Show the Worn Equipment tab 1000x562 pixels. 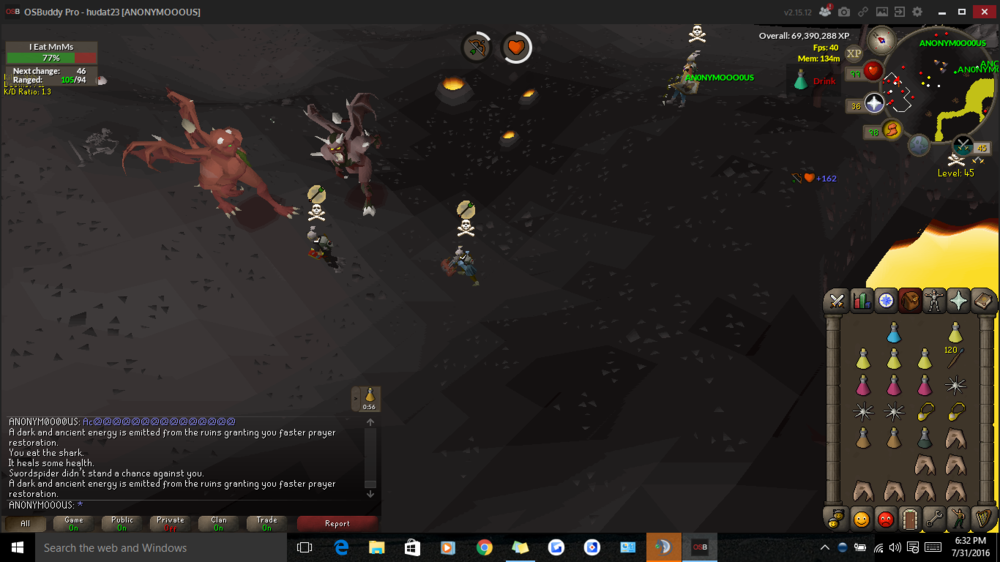[x=934, y=301]
